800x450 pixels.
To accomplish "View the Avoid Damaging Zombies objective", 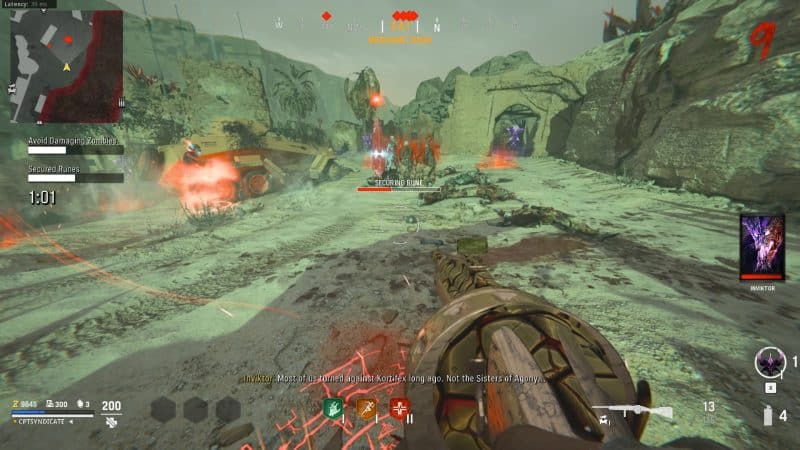I will tap(72, 141).
